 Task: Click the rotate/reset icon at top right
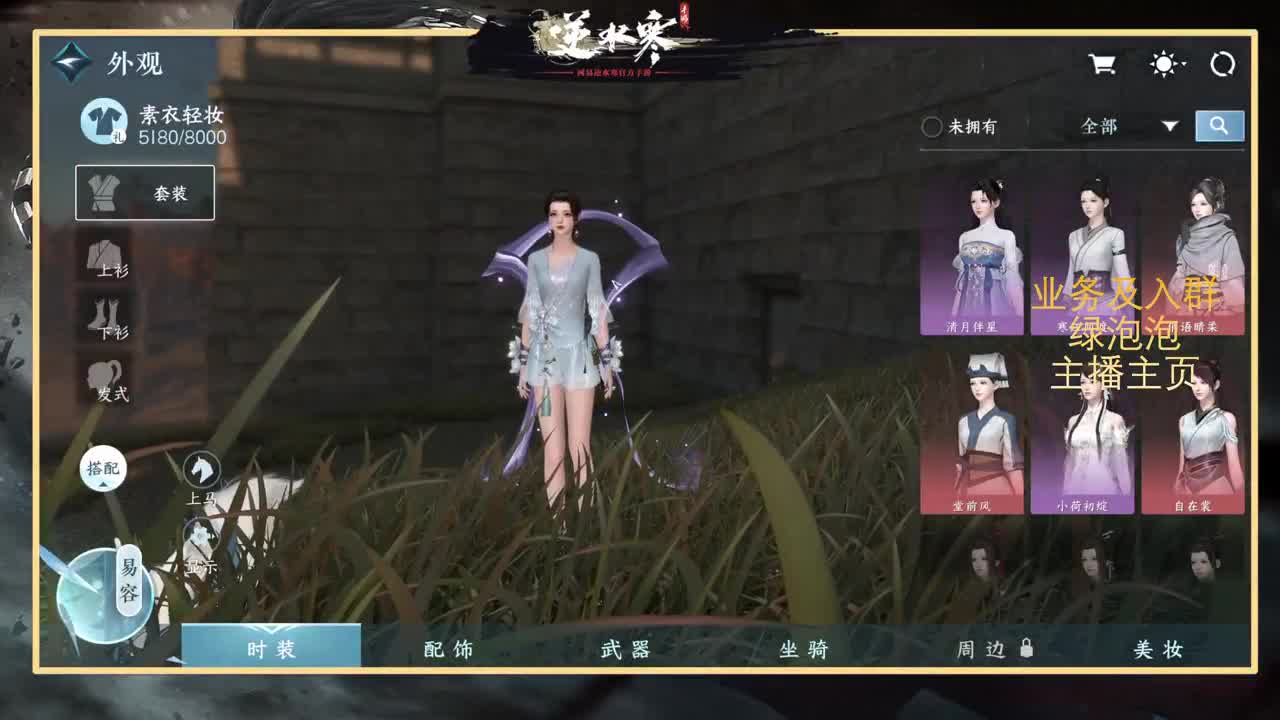pos(1224,63)
